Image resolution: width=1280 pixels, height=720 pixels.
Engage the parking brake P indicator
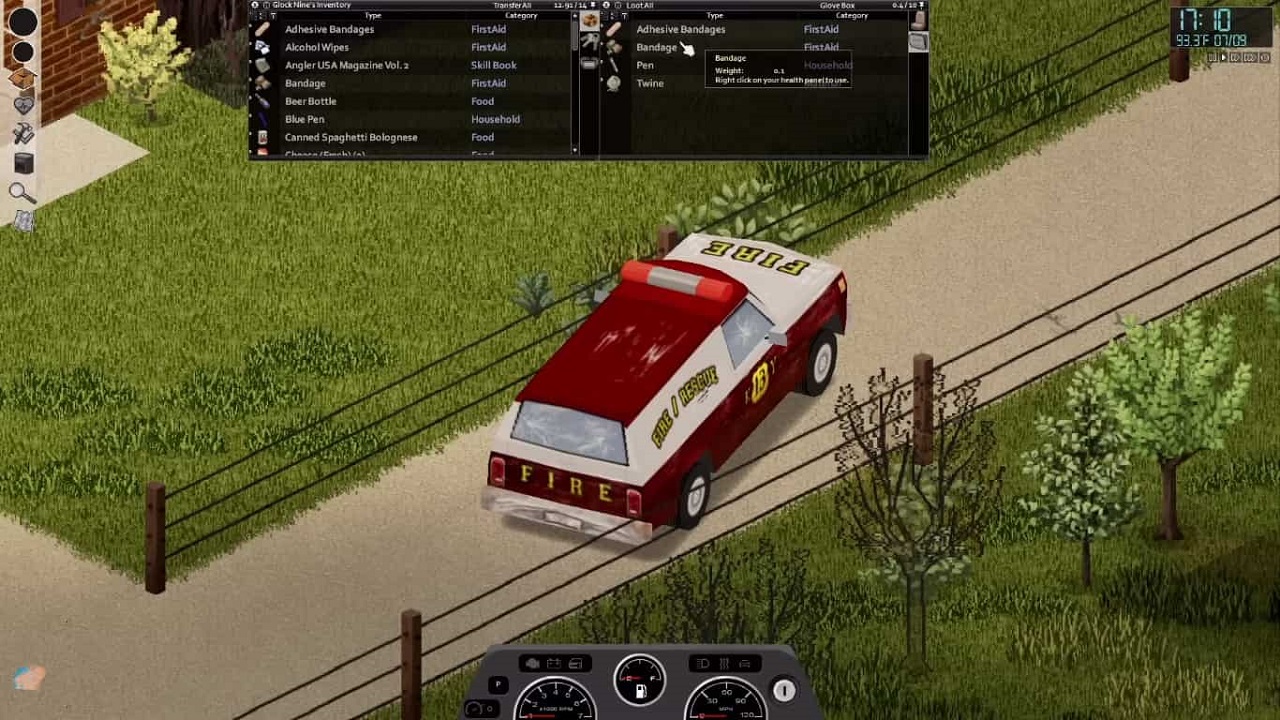498,684
